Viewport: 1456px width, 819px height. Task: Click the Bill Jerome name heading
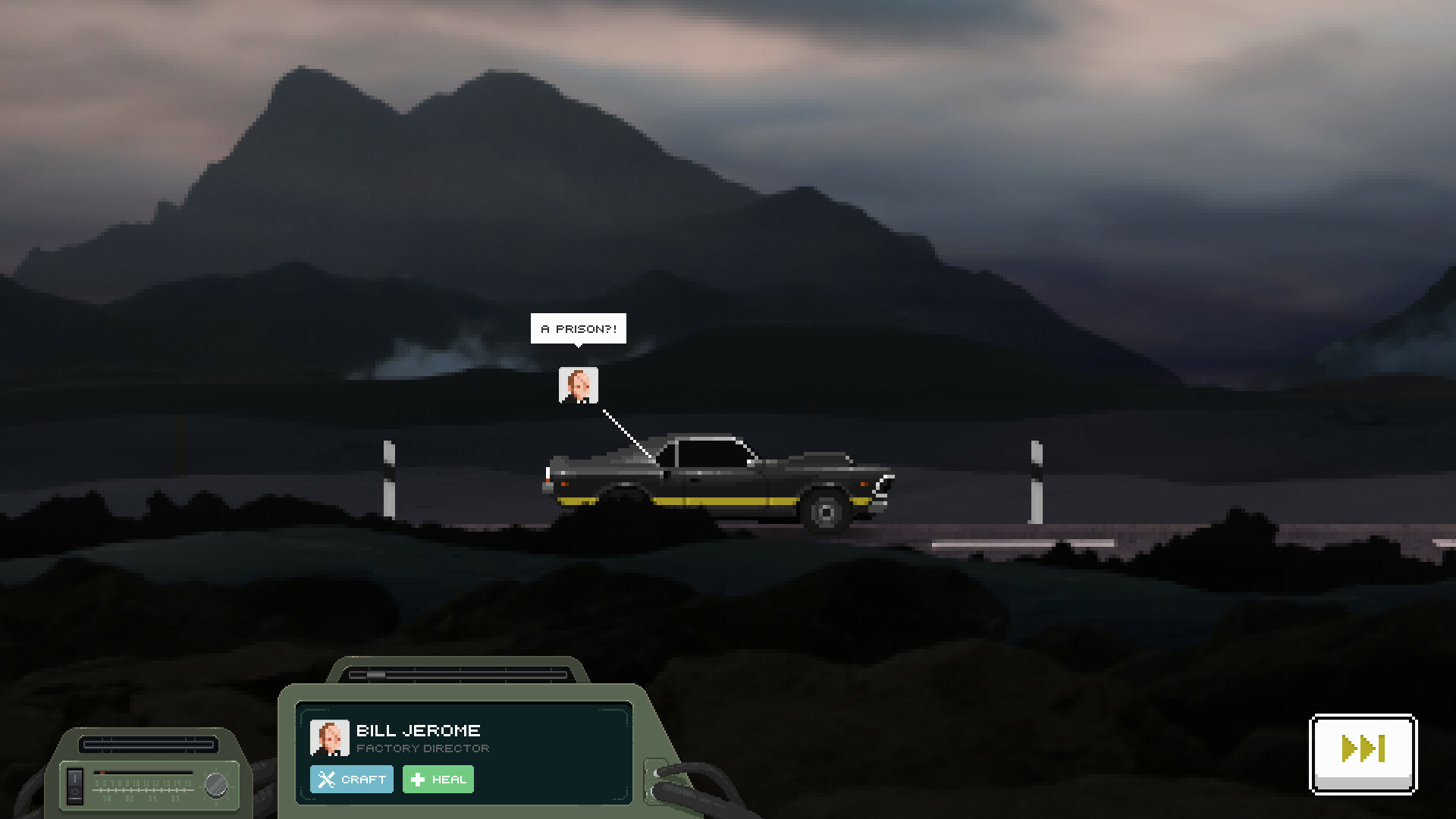[x=418, y=730]
